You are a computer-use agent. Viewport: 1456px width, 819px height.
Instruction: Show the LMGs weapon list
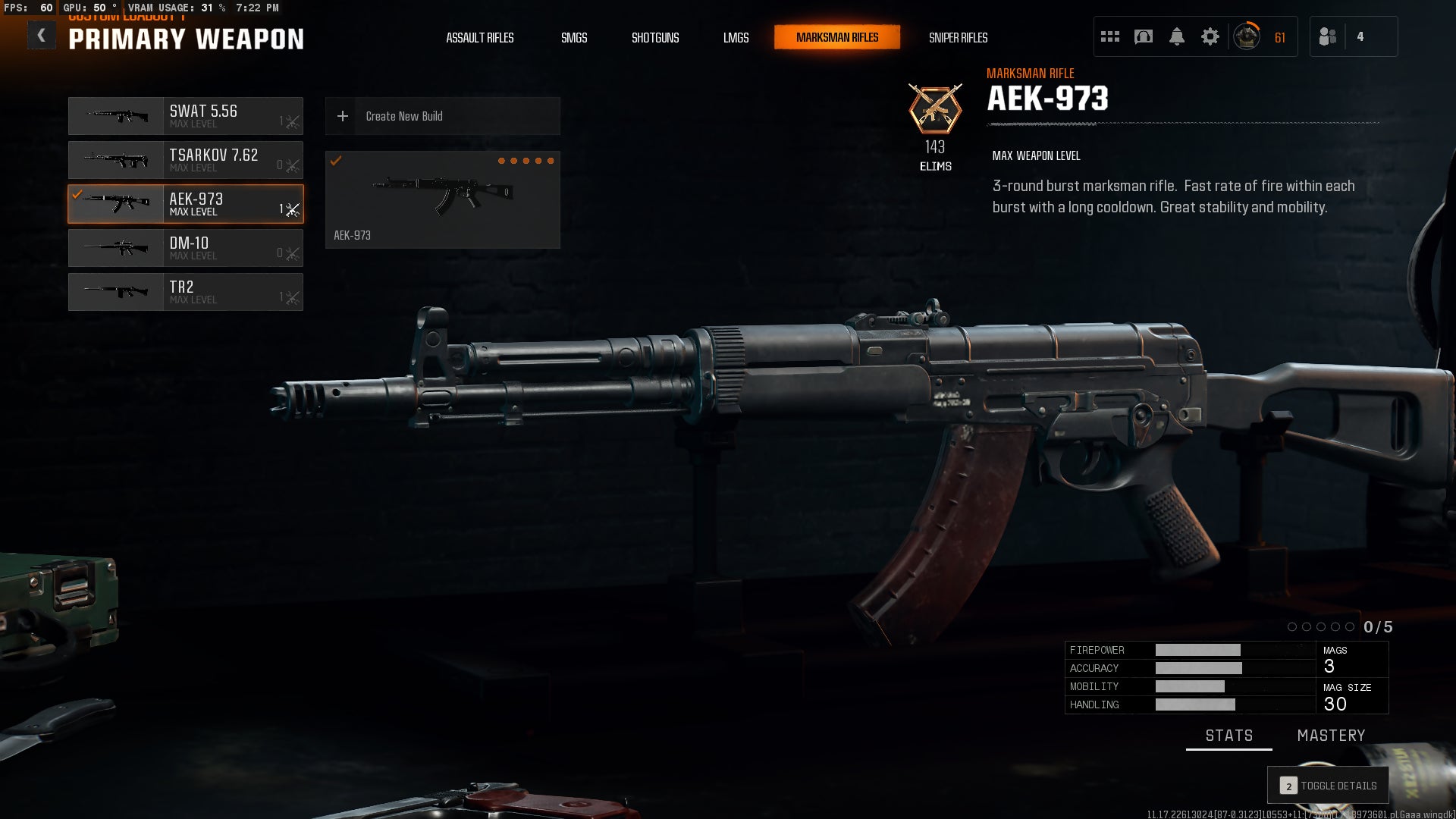pos(736,38)
